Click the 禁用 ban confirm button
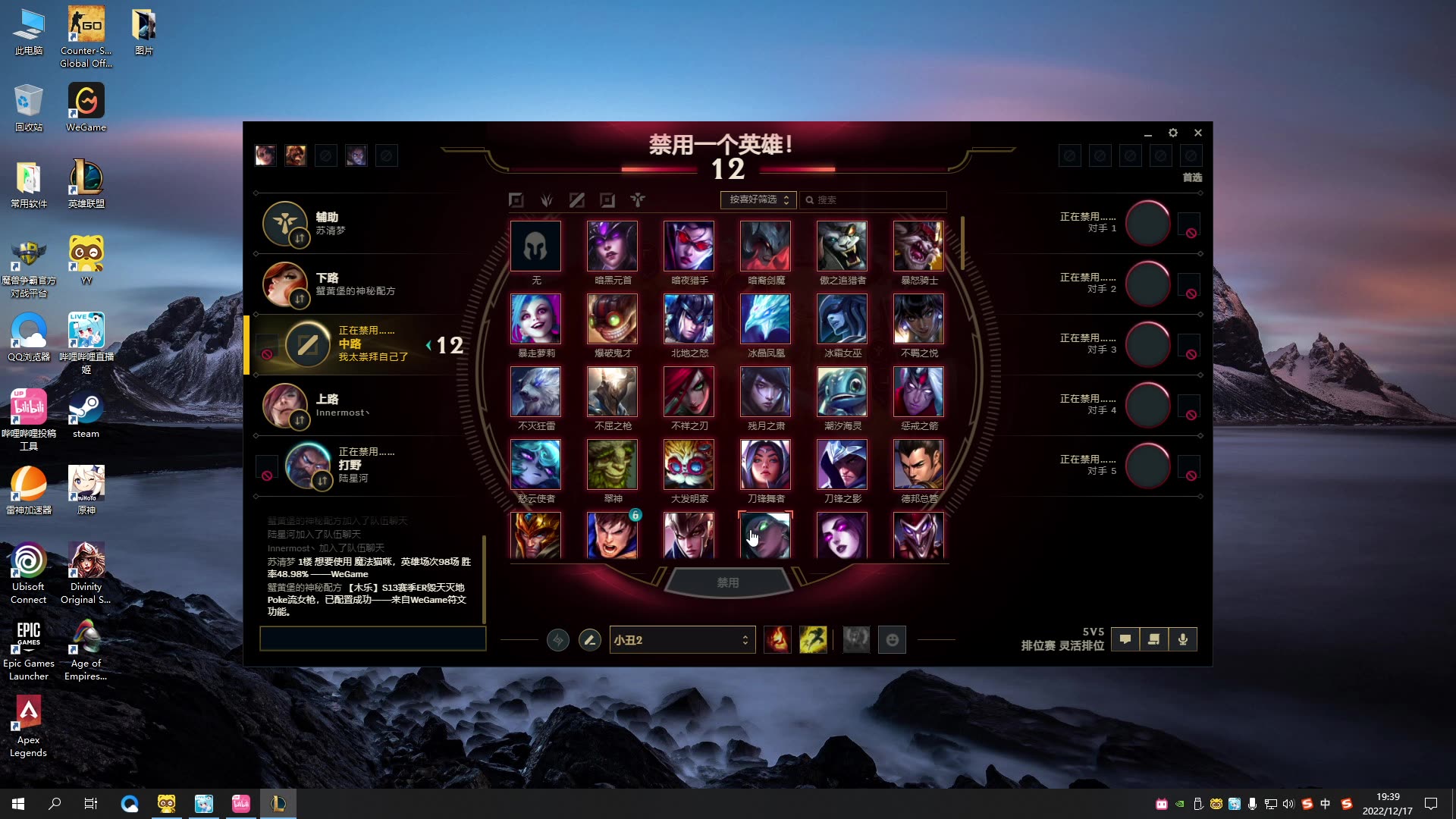The width and height of the screenshot is (1456, 819). pos(727,582)
